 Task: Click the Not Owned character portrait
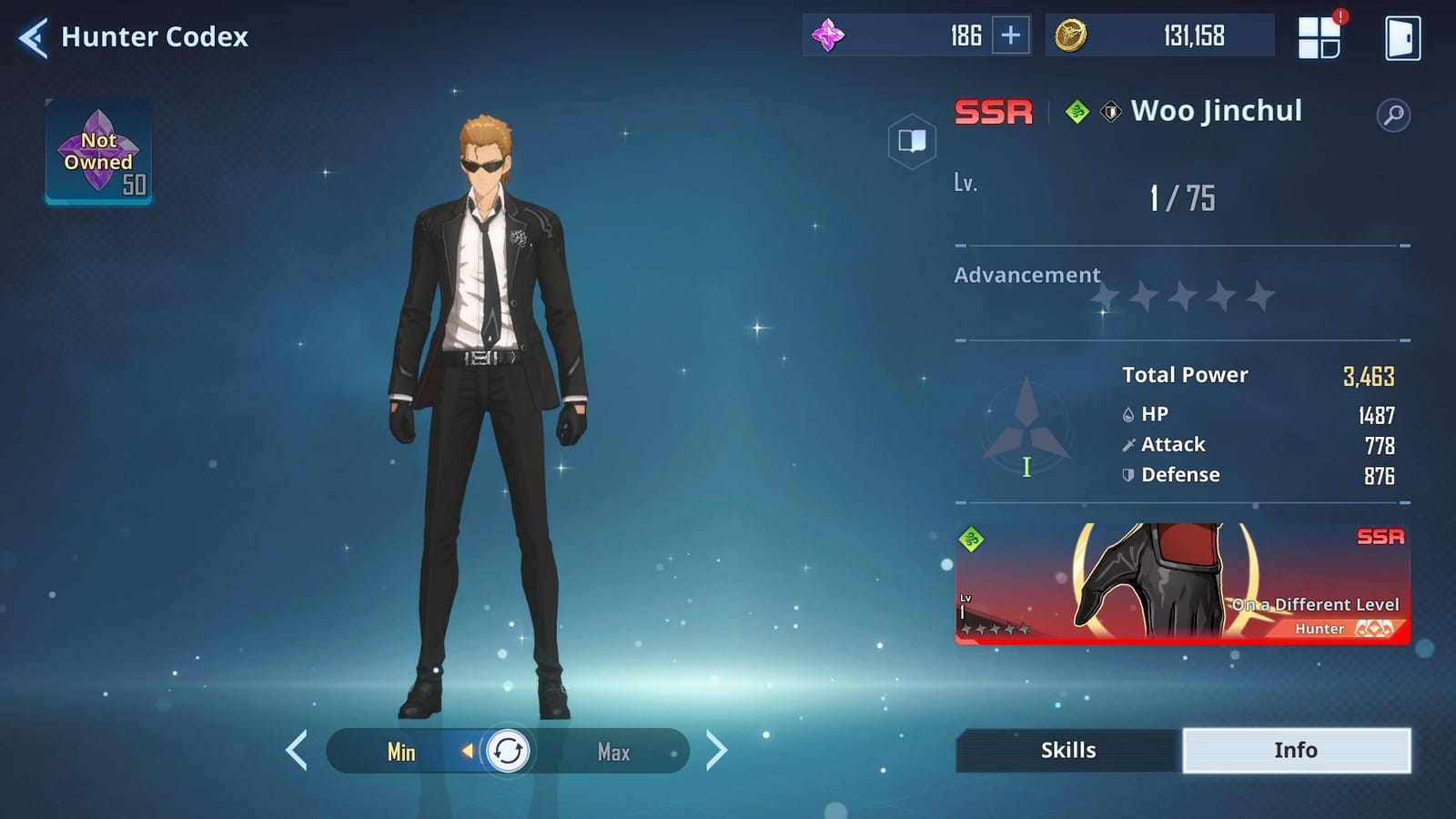pyautogui.click(x=98, y=153)
